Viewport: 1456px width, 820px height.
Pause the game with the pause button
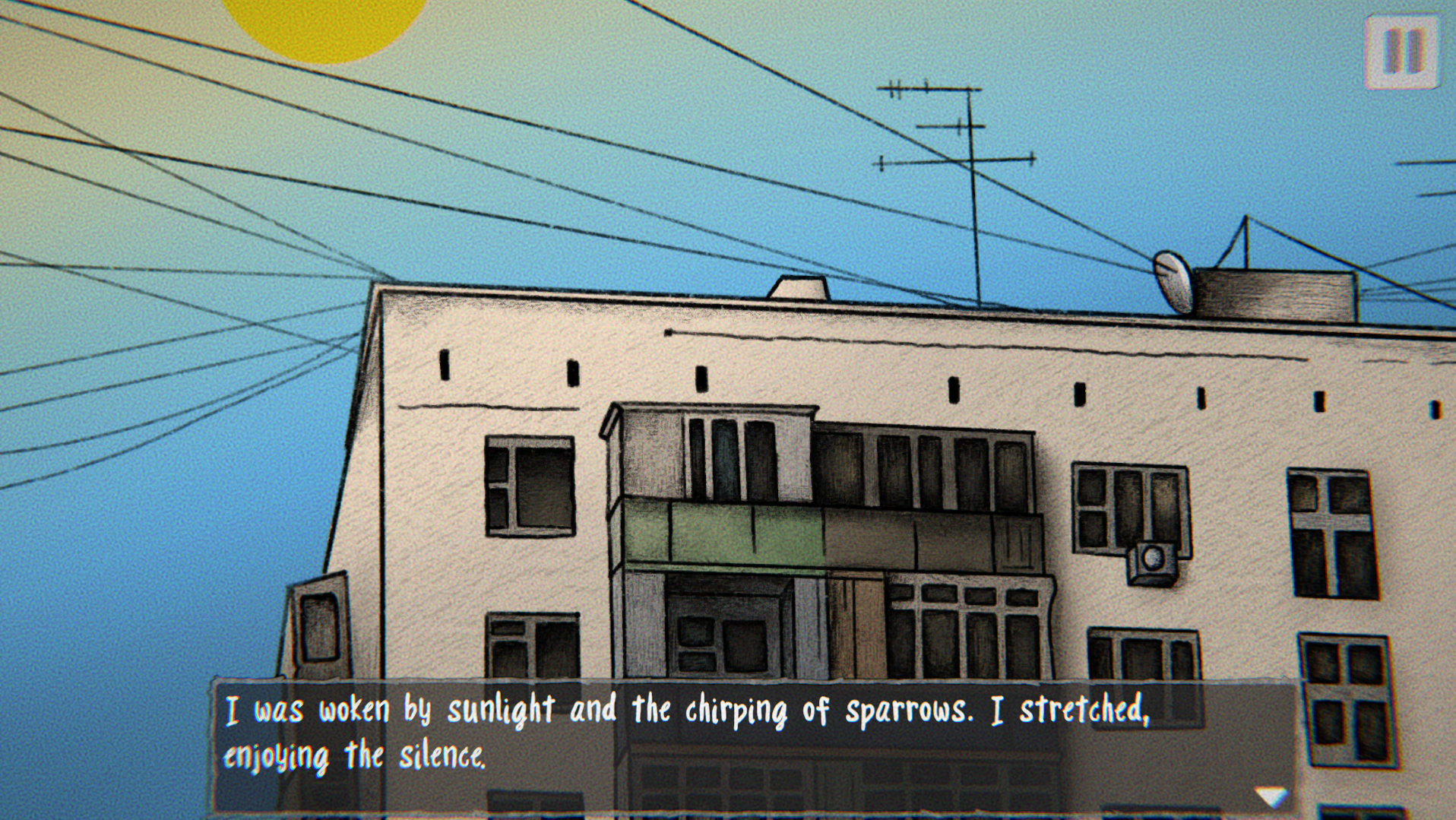pos(1401,52)
